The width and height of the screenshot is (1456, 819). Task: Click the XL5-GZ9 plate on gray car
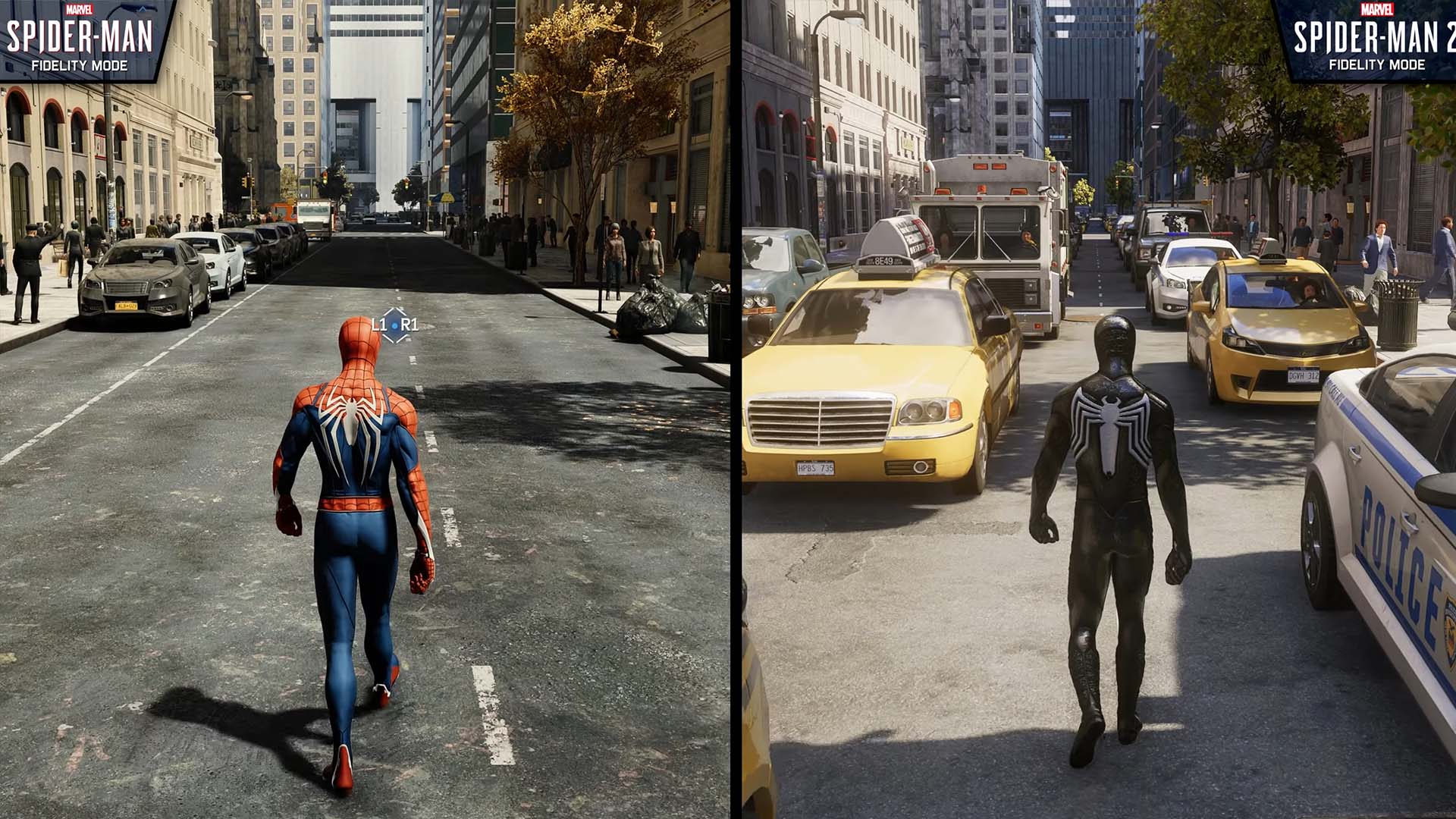click(x=126, y=306)
